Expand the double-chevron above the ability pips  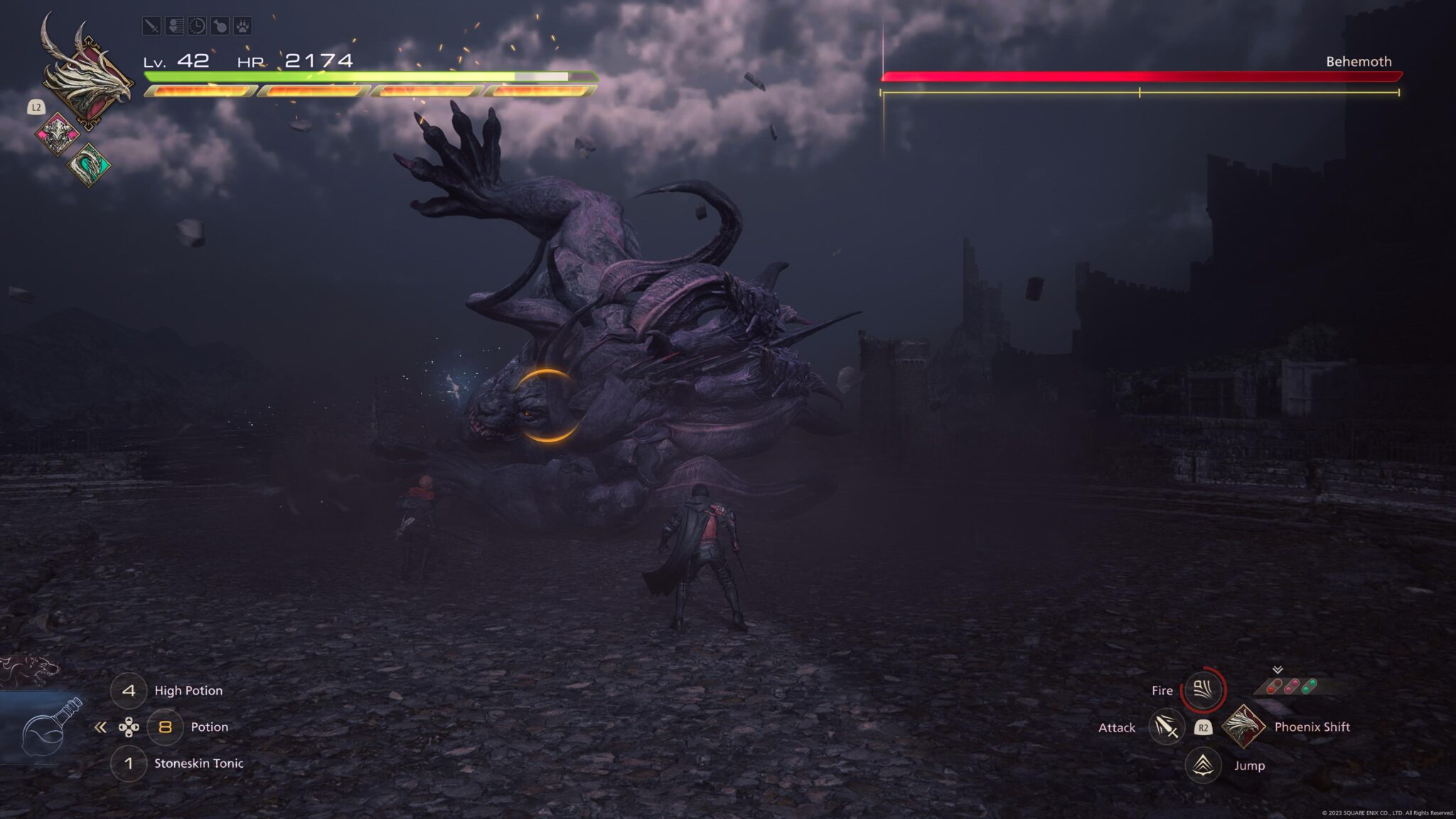coord(1278,670)
